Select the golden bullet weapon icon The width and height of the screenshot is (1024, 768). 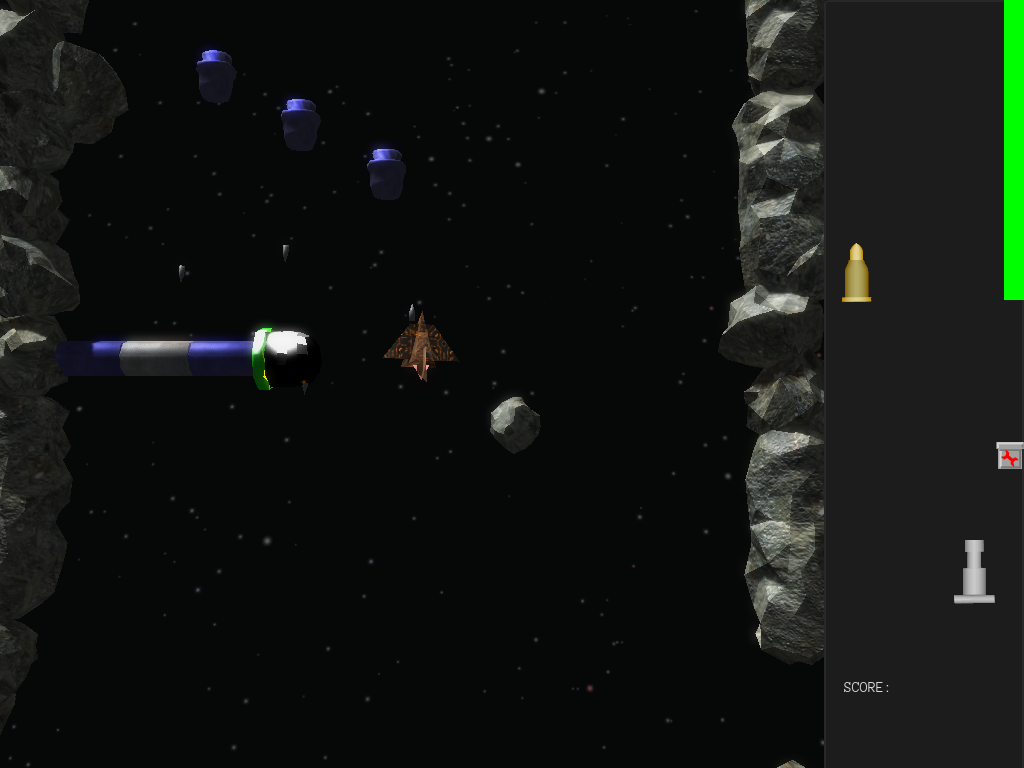coord(856,273)
